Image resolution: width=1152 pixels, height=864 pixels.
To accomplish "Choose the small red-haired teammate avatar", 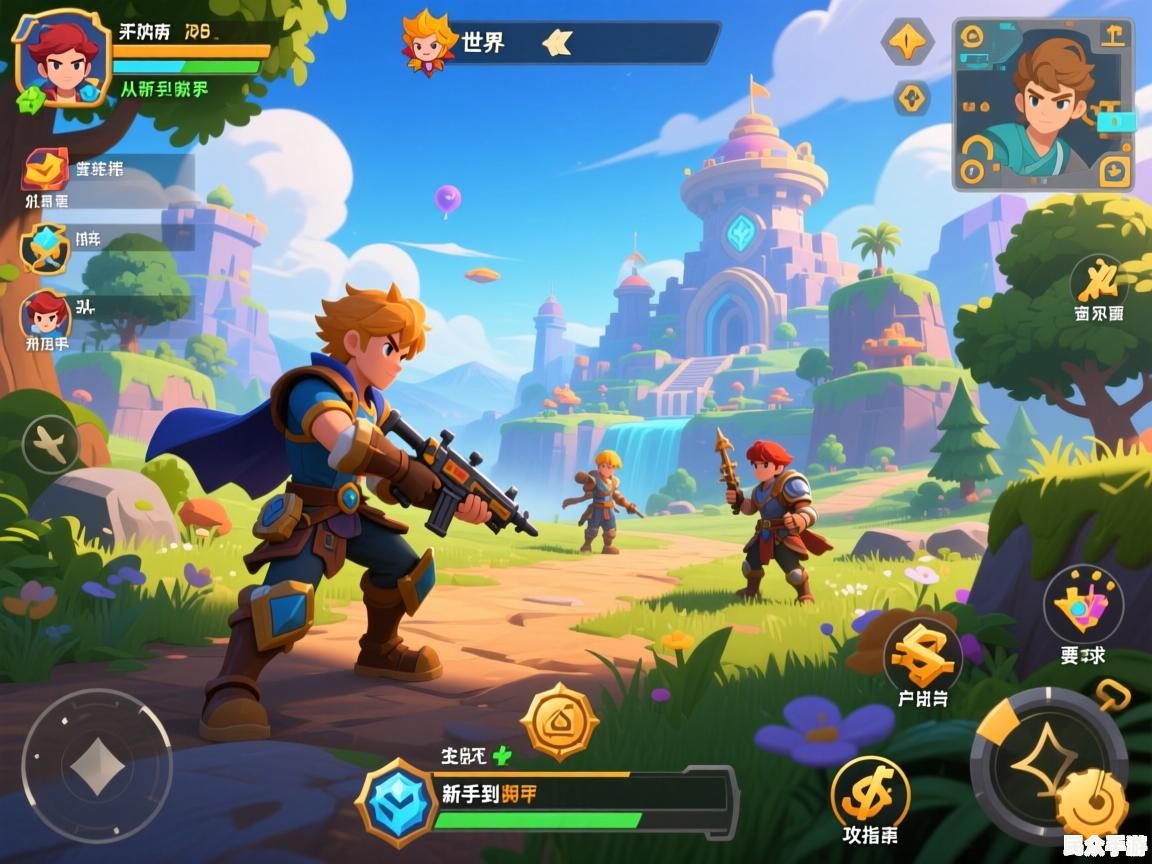I will pos(45,316).
